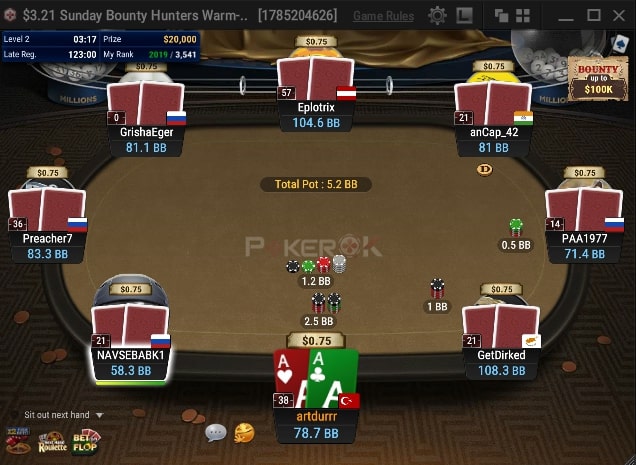636x465 pixels.
Task: Select player PAA1977's seat panel
Action: click(x=584, y=246)
